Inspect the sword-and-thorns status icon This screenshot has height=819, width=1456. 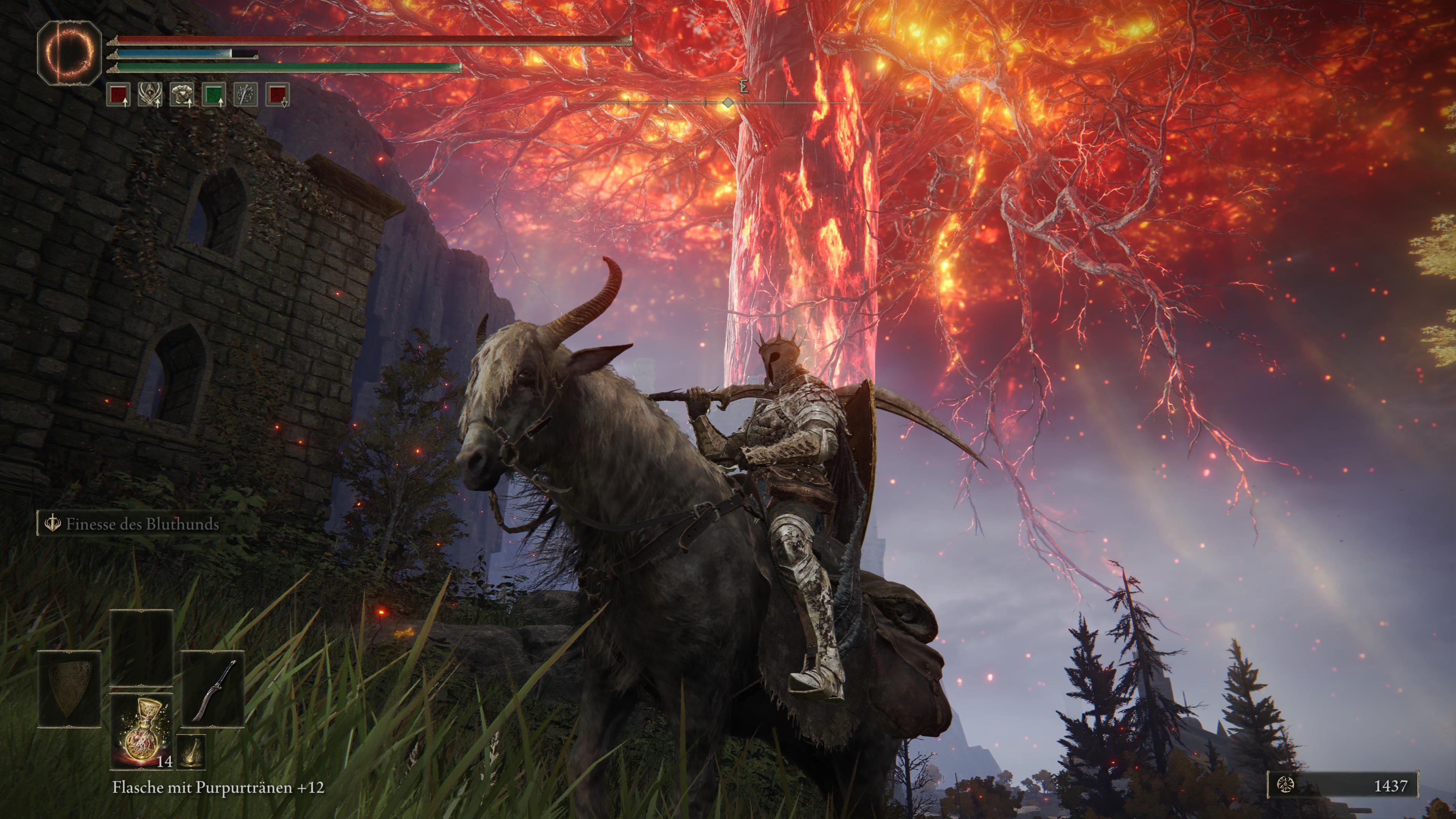click(246, 95)
